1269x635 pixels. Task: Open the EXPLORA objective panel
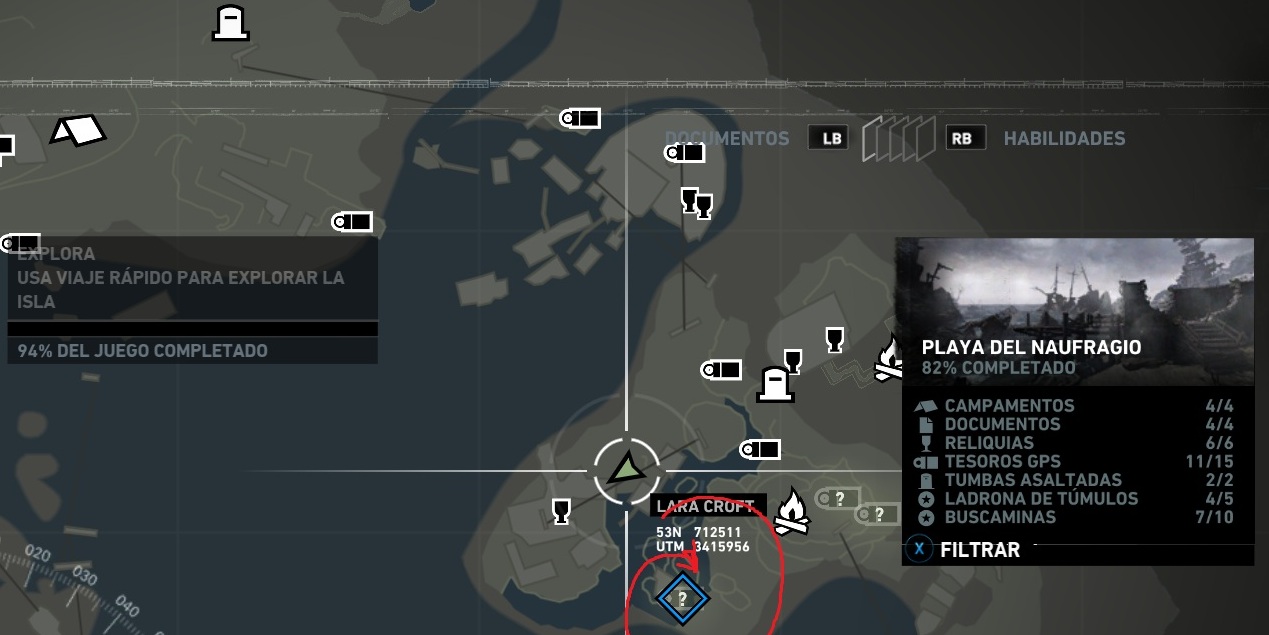click(x=192, y=278)
